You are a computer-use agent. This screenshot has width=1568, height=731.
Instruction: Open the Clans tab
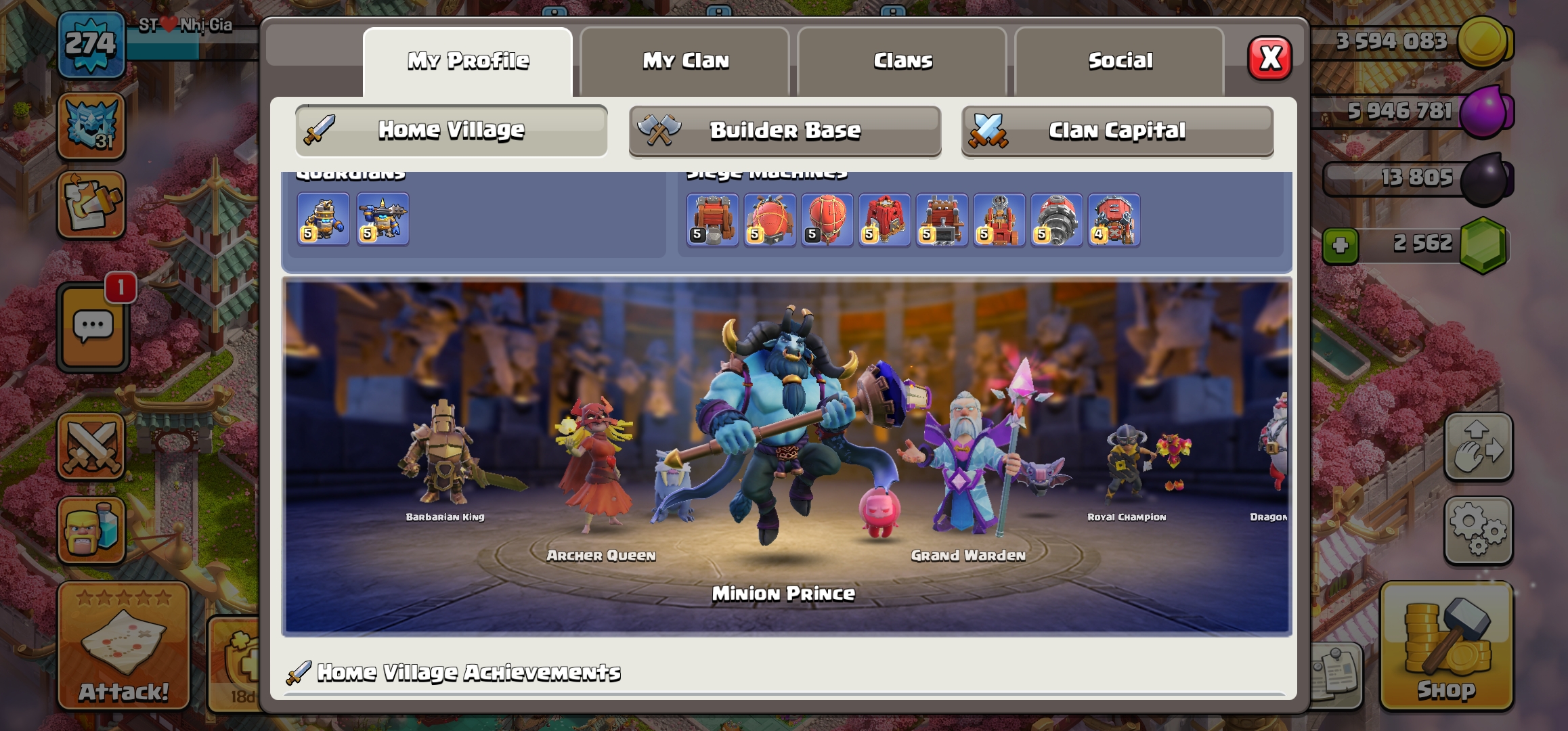[902, 61]
